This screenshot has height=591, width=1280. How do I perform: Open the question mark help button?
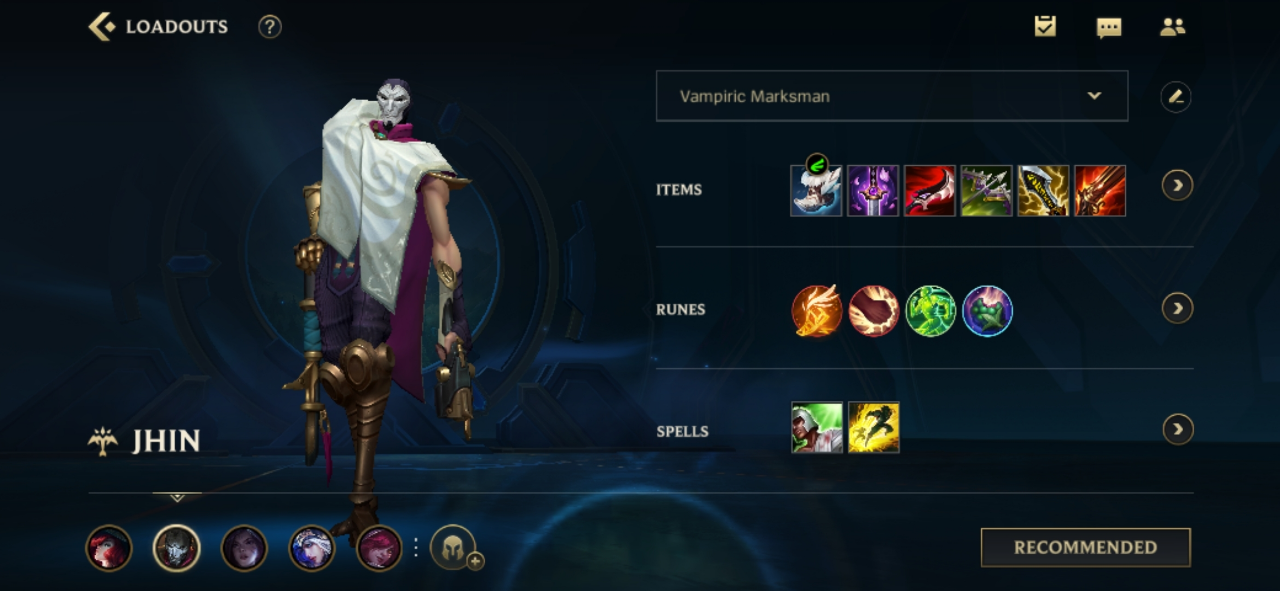(269, 27)
